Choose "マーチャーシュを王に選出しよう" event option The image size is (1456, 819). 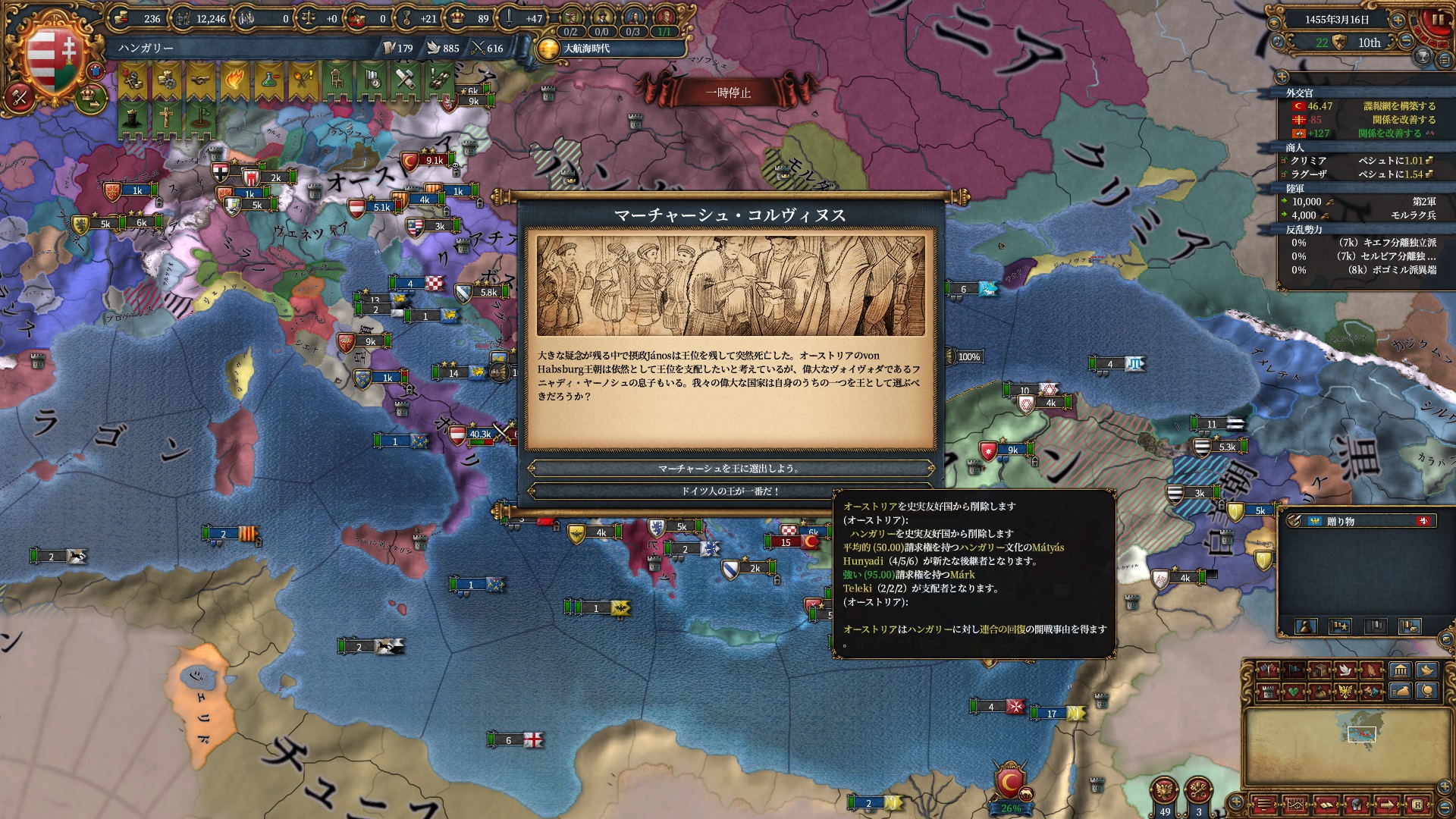pyautogui.click(x=730, y=468)
